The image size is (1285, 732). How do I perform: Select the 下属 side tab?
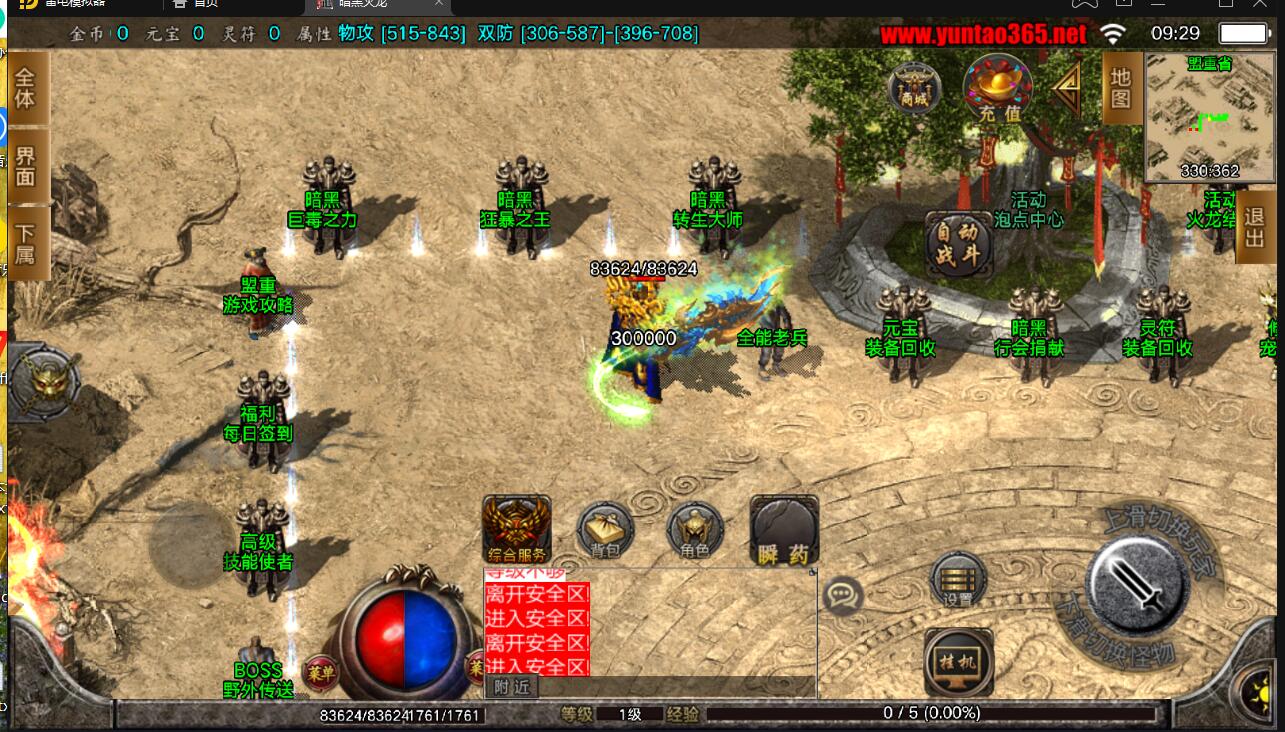pyautogui.click(x=26, y=243)
